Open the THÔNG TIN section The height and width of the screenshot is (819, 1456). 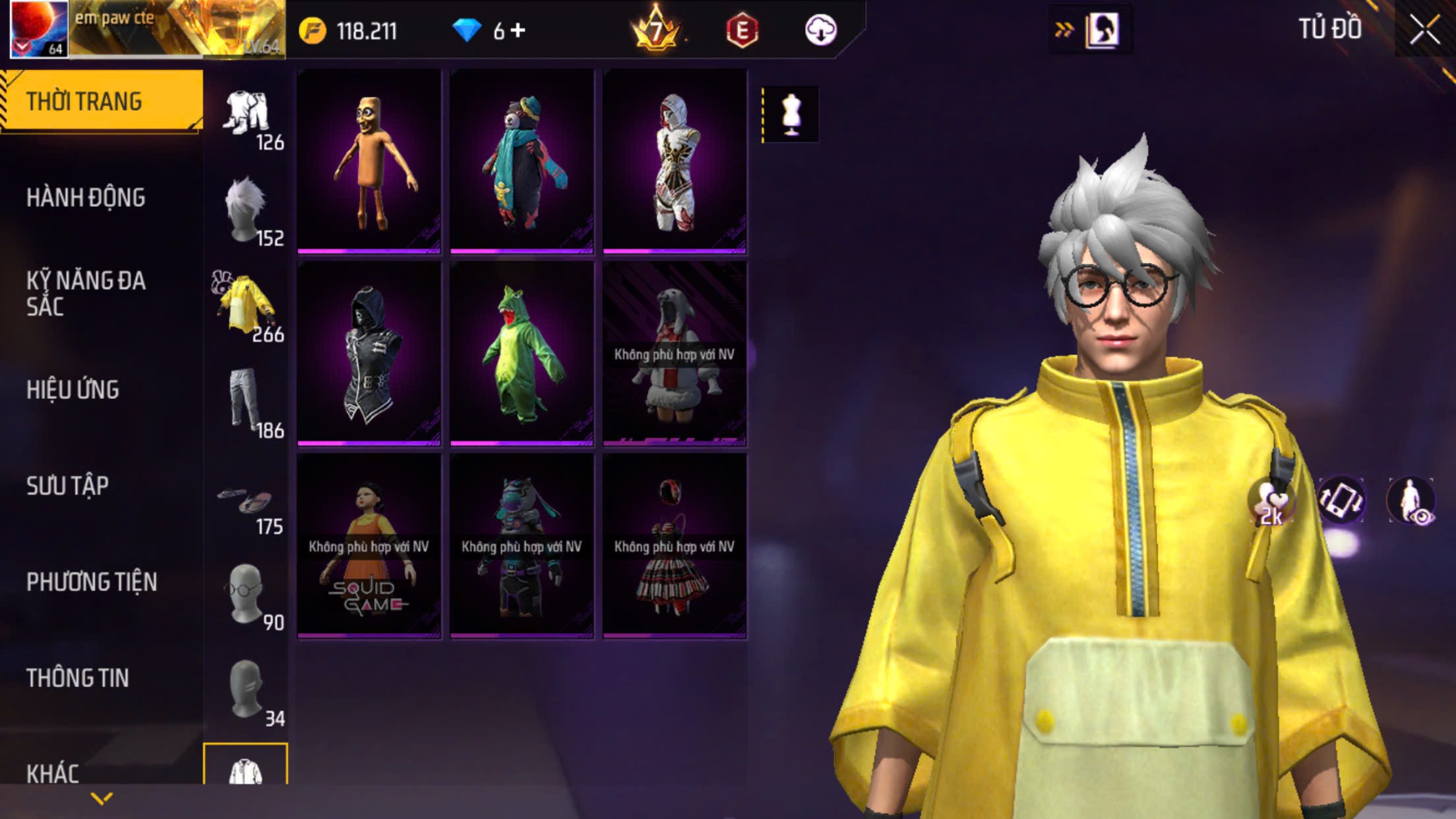[78, 678]
